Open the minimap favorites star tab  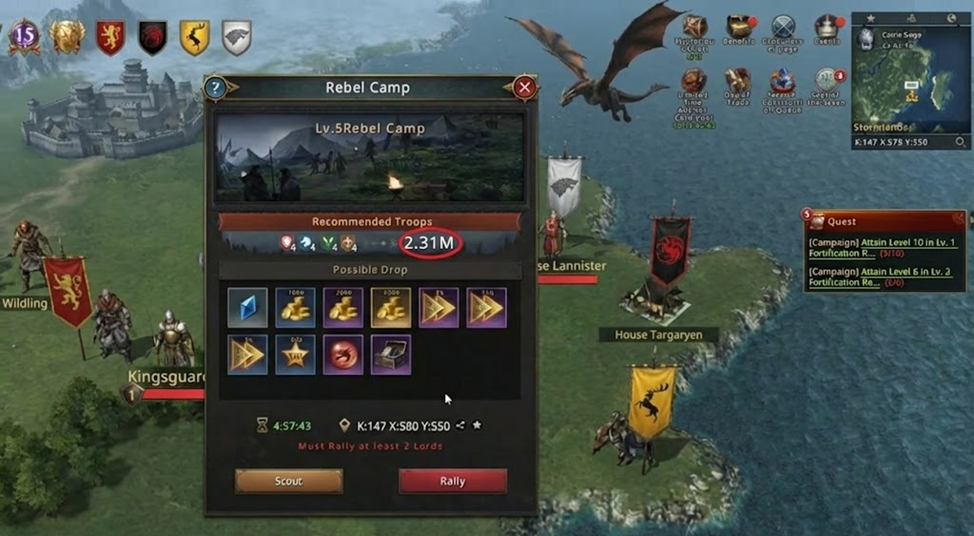(x=870, y=18)
